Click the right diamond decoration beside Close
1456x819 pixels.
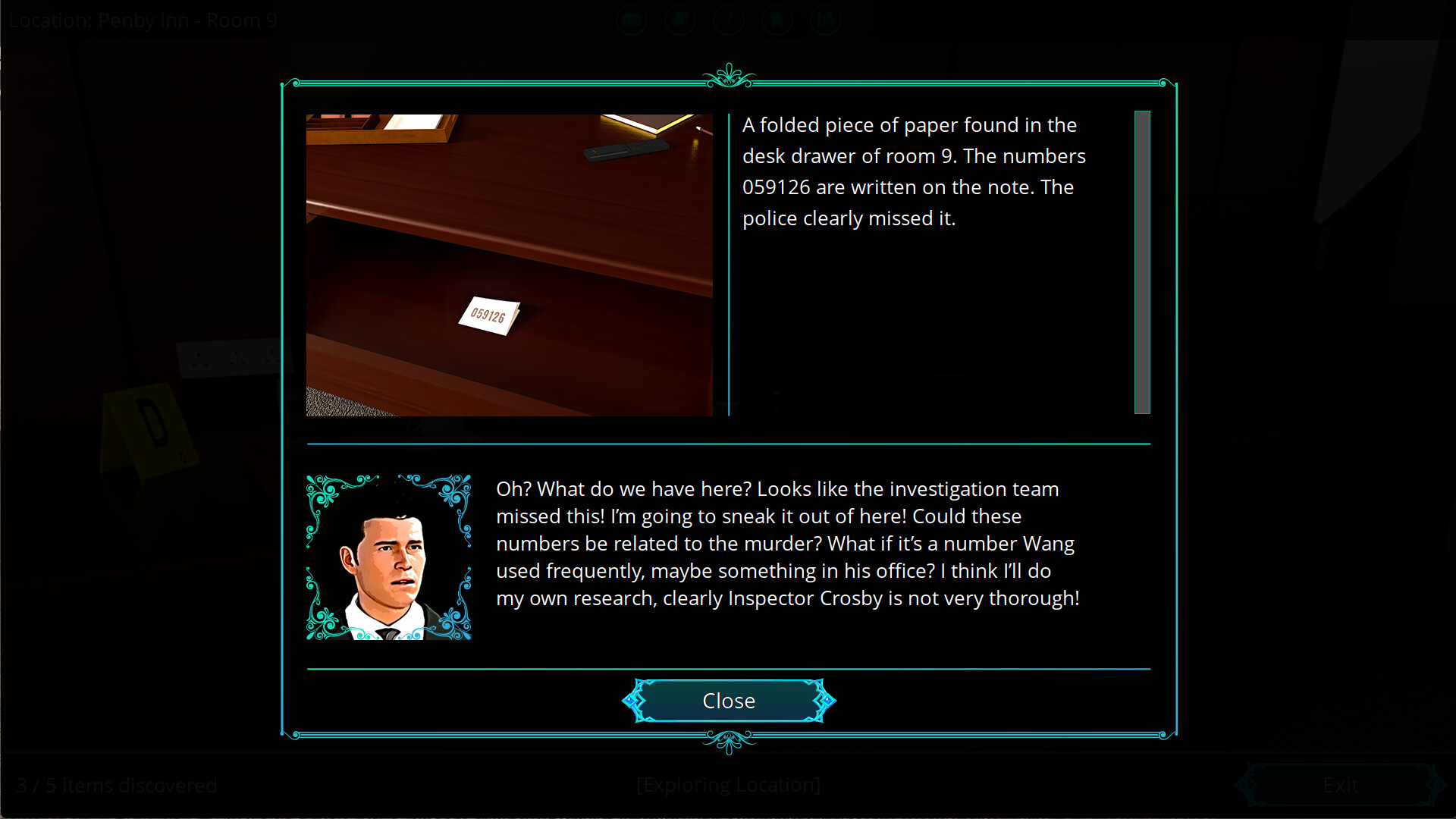point(827,701)
